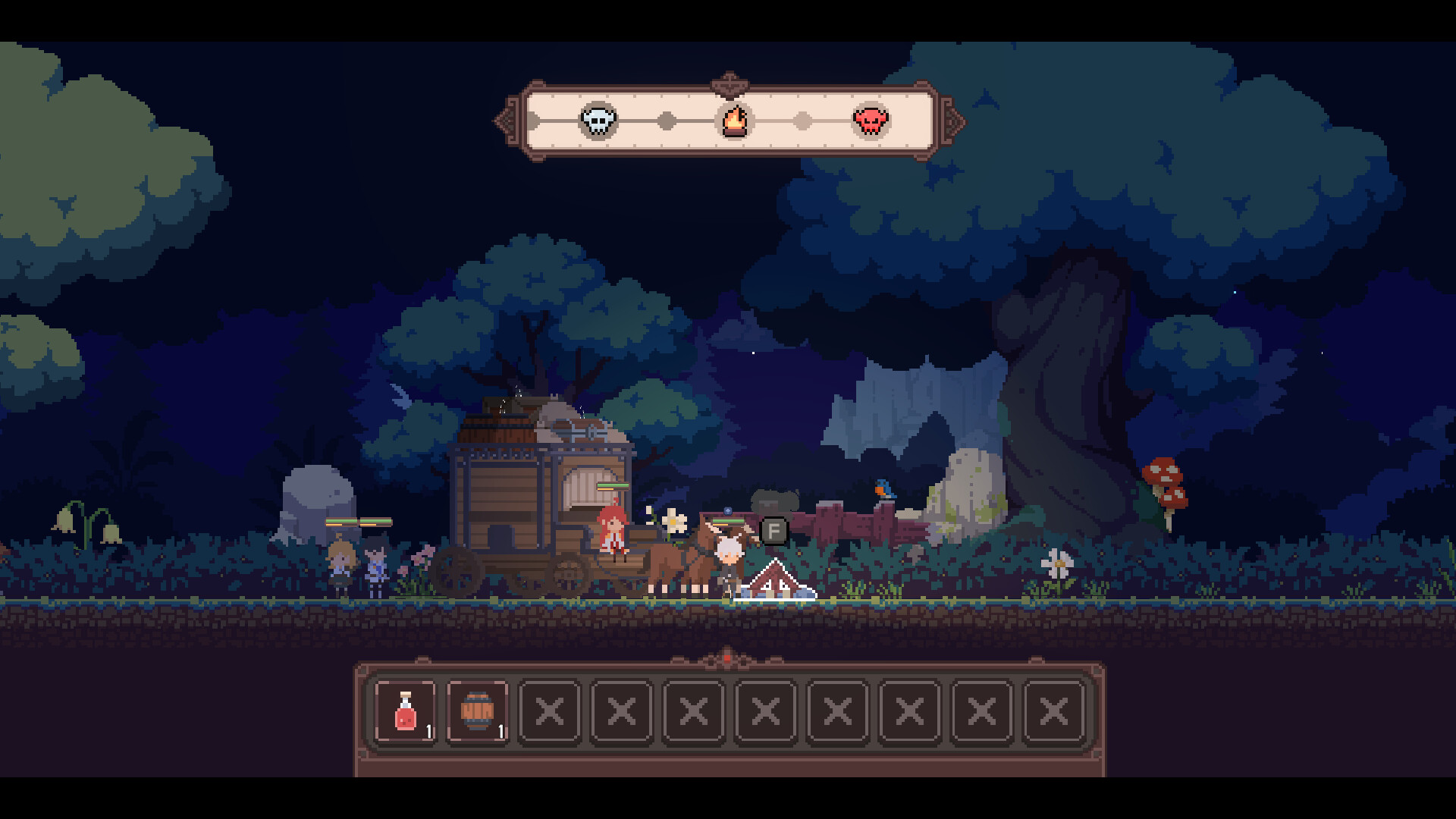Select the red demon skull milestone icon
The width and height of the screenshot is (1456, 819).
871,120
